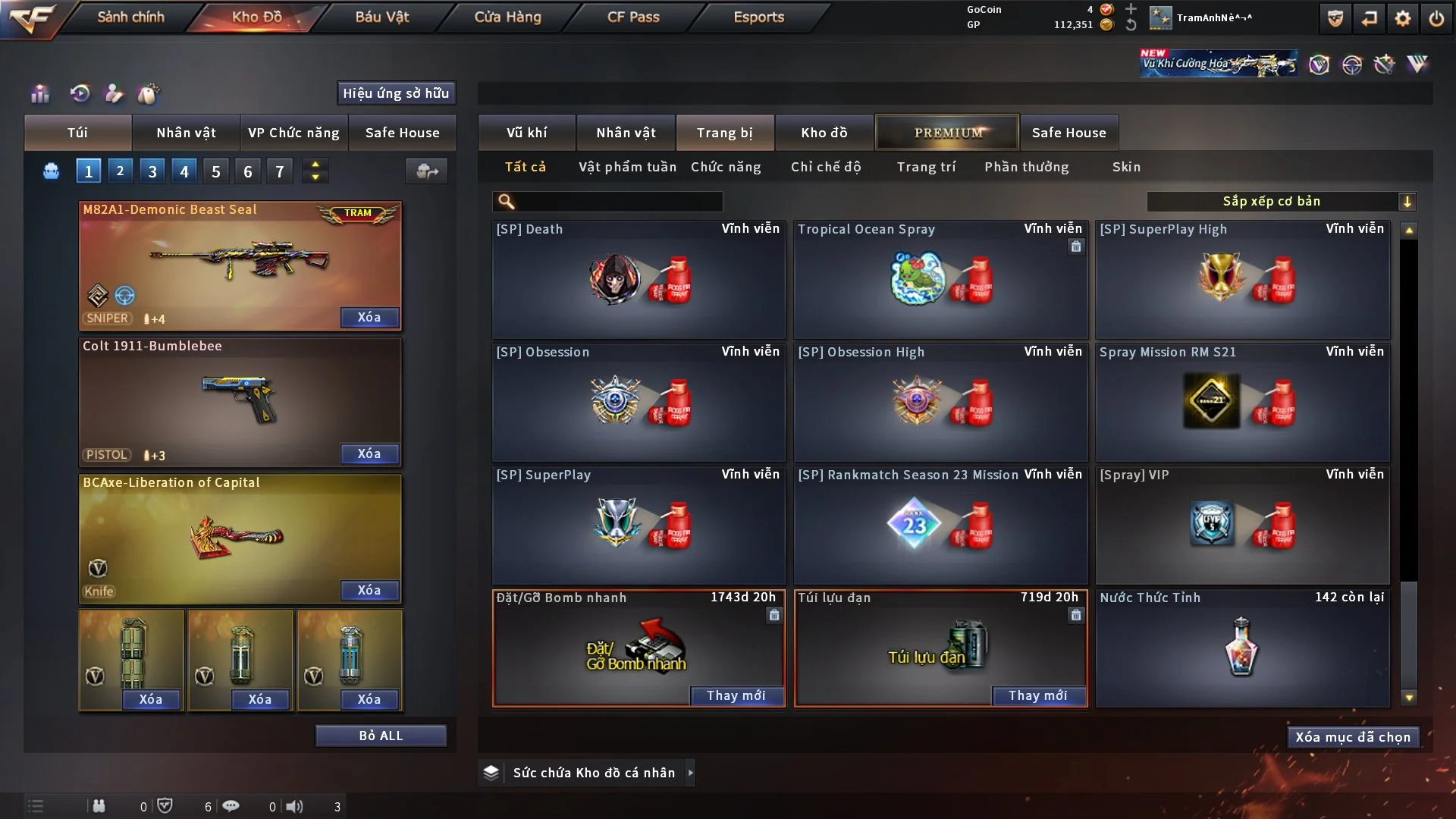1456x819 pixels.
Task: Show the Vật phẩm tuần filter
Action: tap(627, 167)
